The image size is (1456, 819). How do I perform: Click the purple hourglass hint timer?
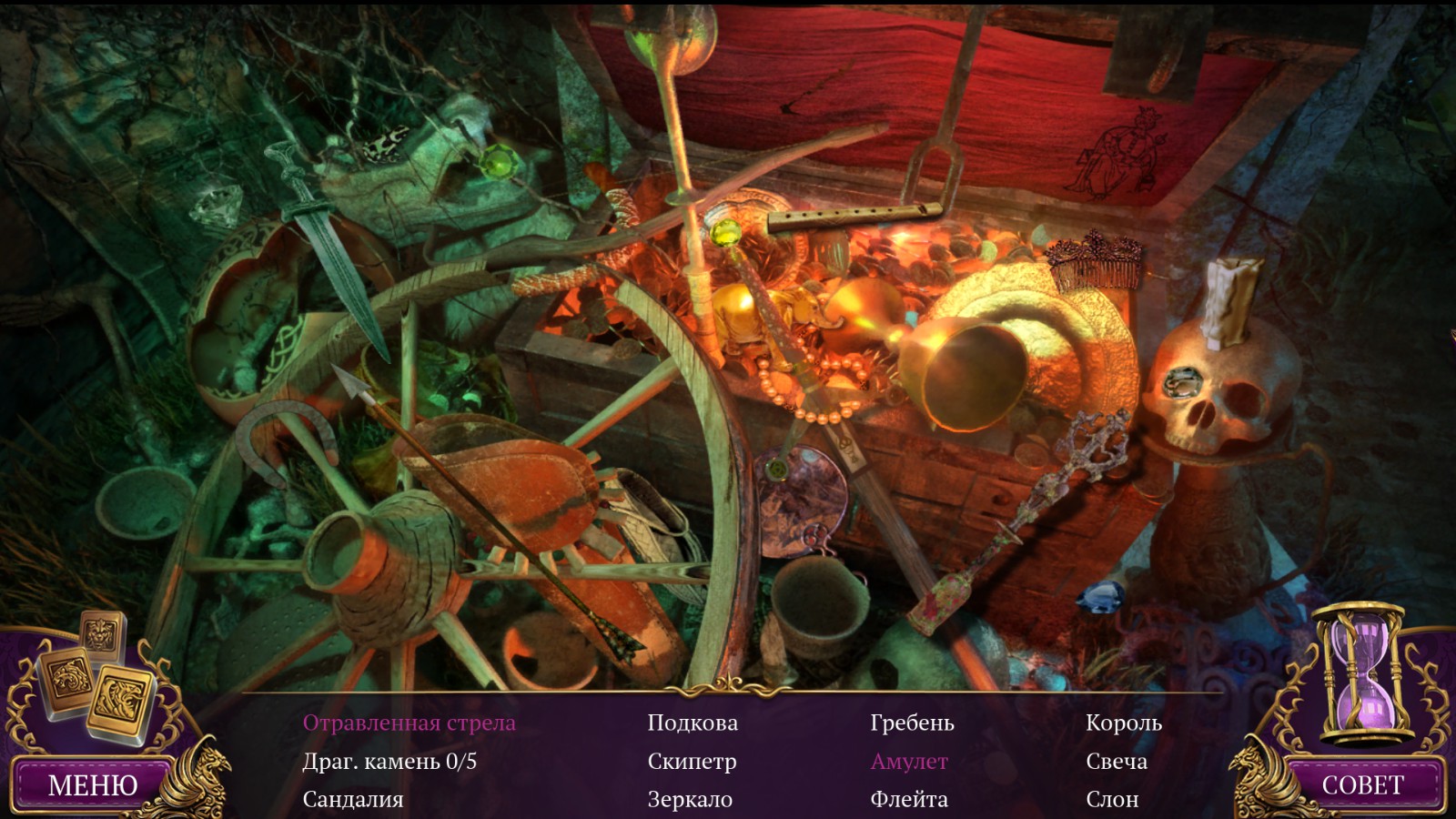tap(1362, 672)
